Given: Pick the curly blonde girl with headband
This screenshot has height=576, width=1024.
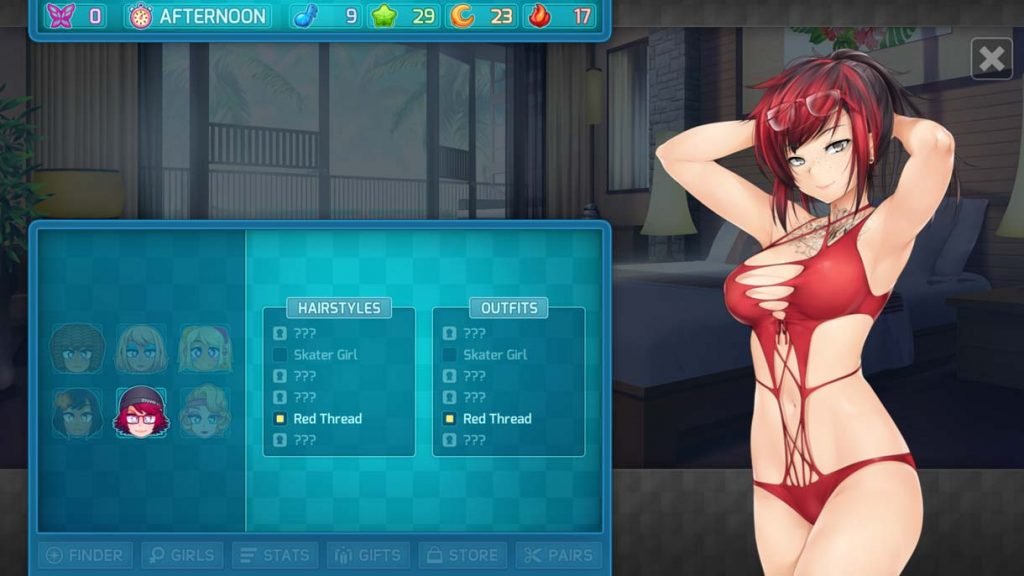Looking at the screenshot, I should pyautogui.click(x=205, y=412).
